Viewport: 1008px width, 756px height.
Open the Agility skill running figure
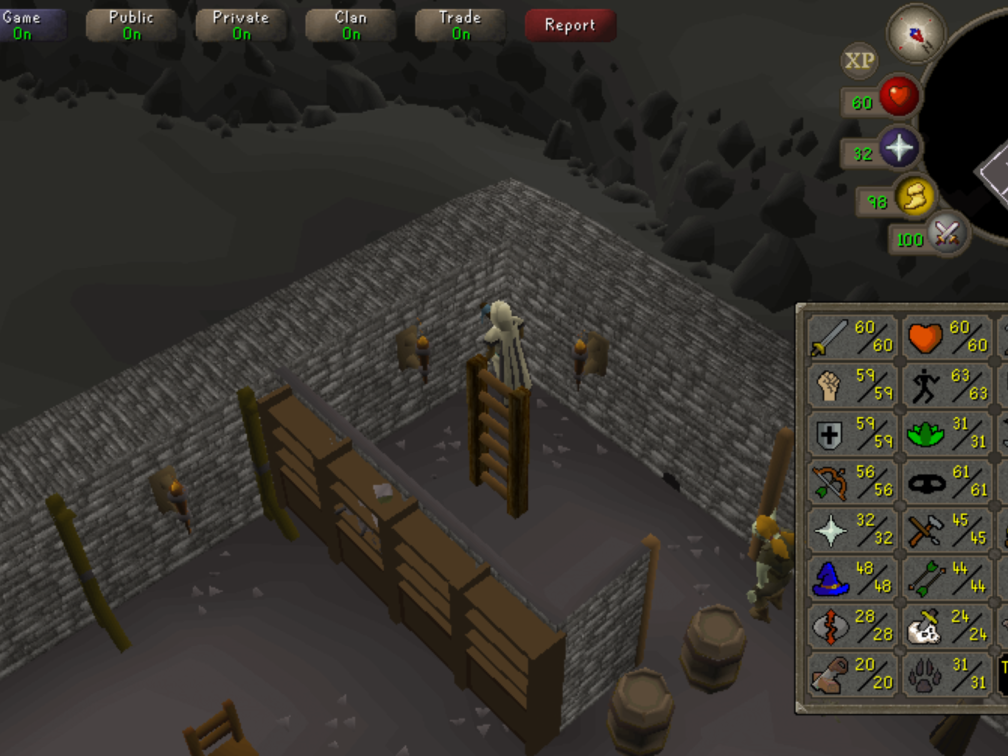(x=946, y=385)
